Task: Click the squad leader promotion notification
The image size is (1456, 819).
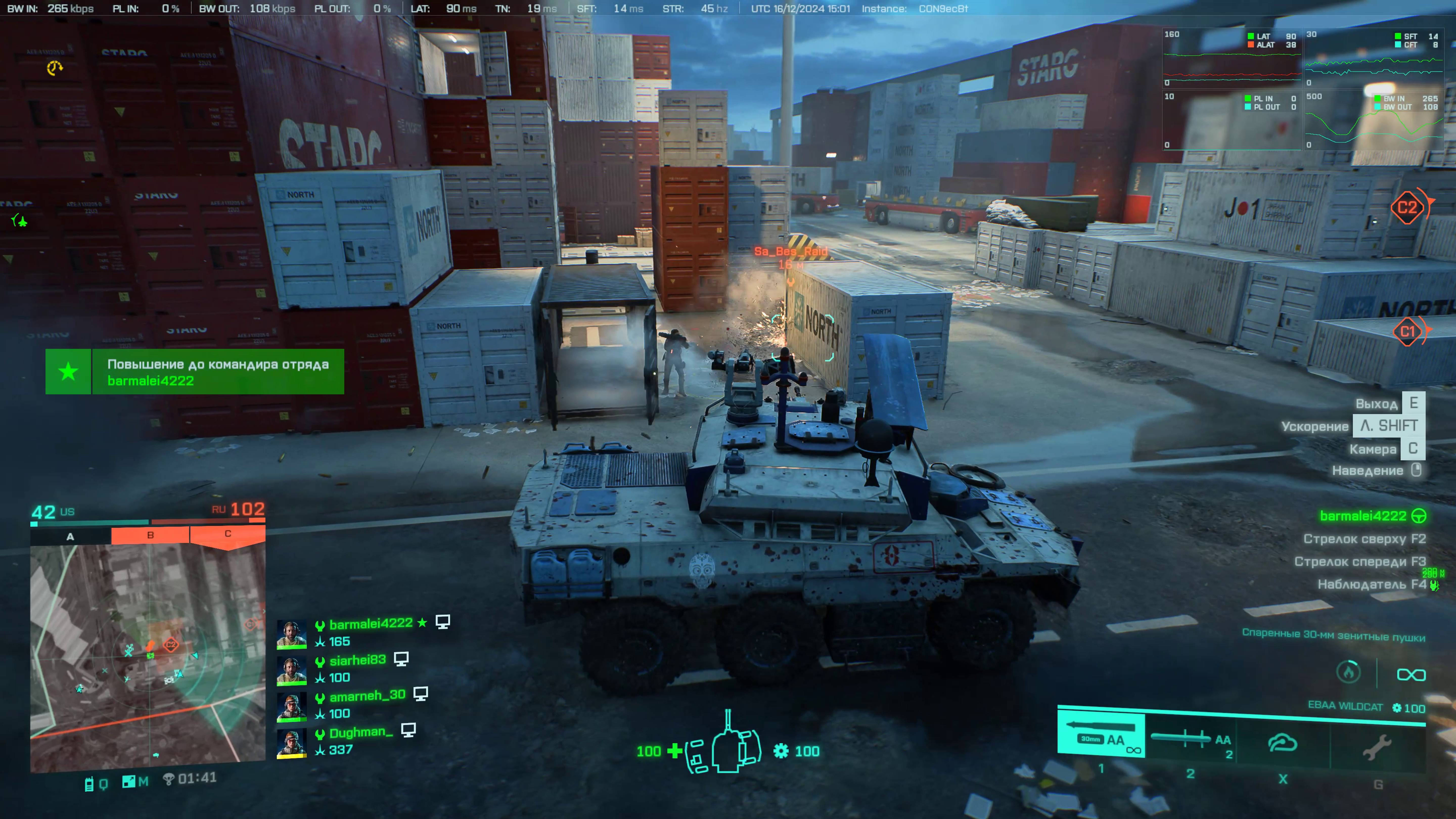Action: [194, 371]
